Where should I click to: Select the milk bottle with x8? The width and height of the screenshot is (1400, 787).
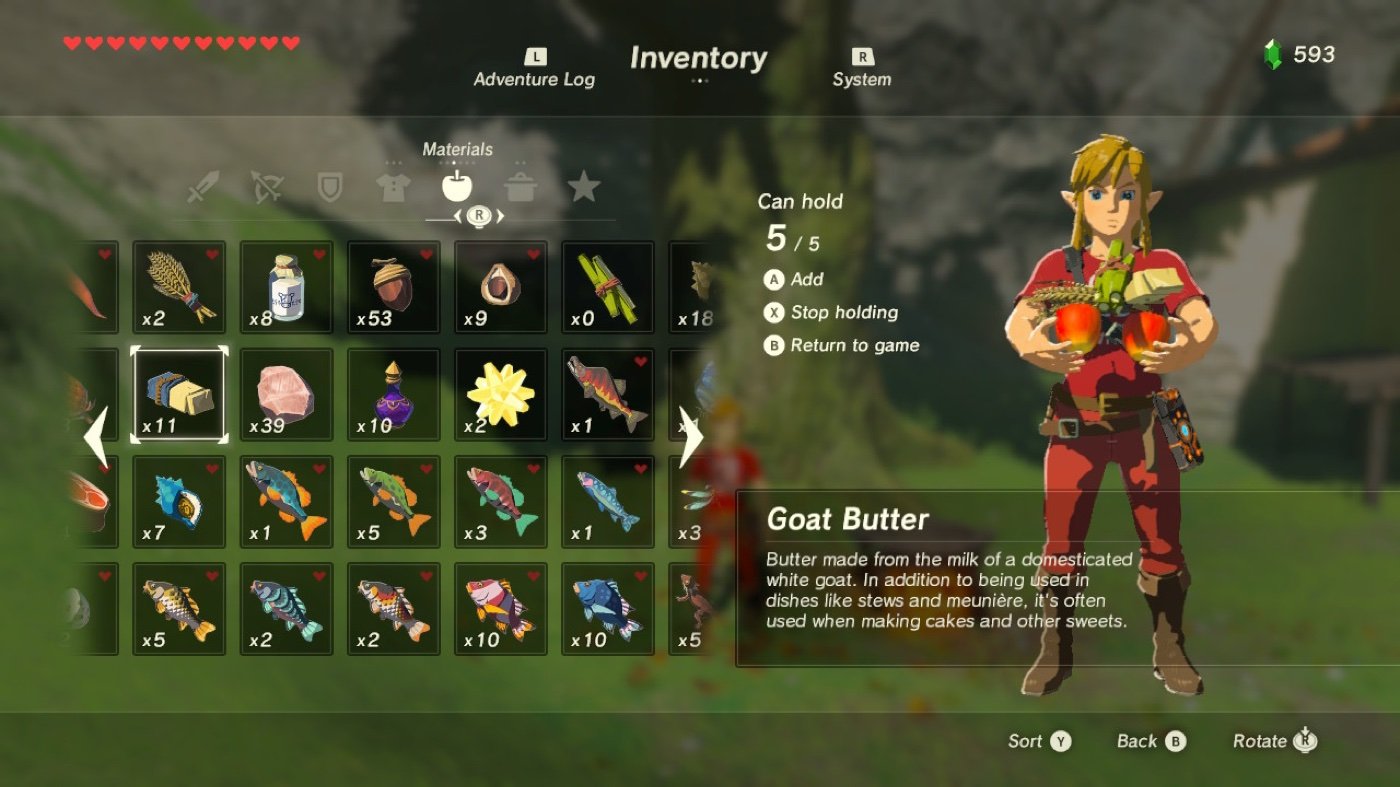(x=286, y=287)
